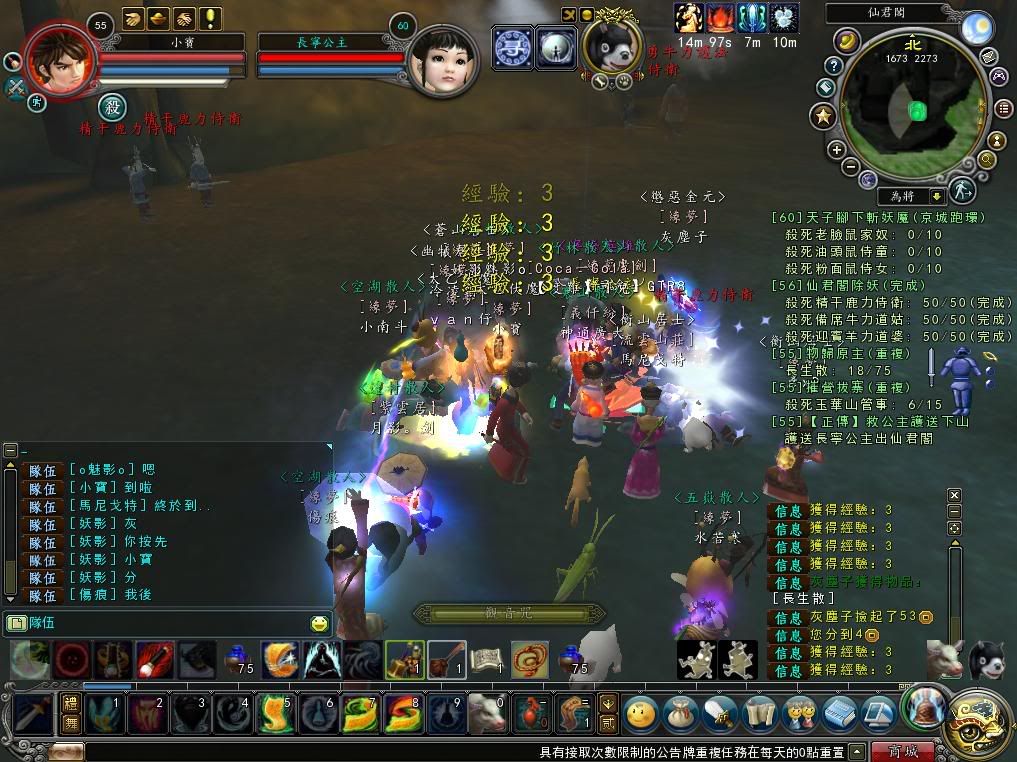Toggle the 殺 kill mode button
This screenshot has width=1017, height=762.
pyautogui.click(x=111, y=105)
